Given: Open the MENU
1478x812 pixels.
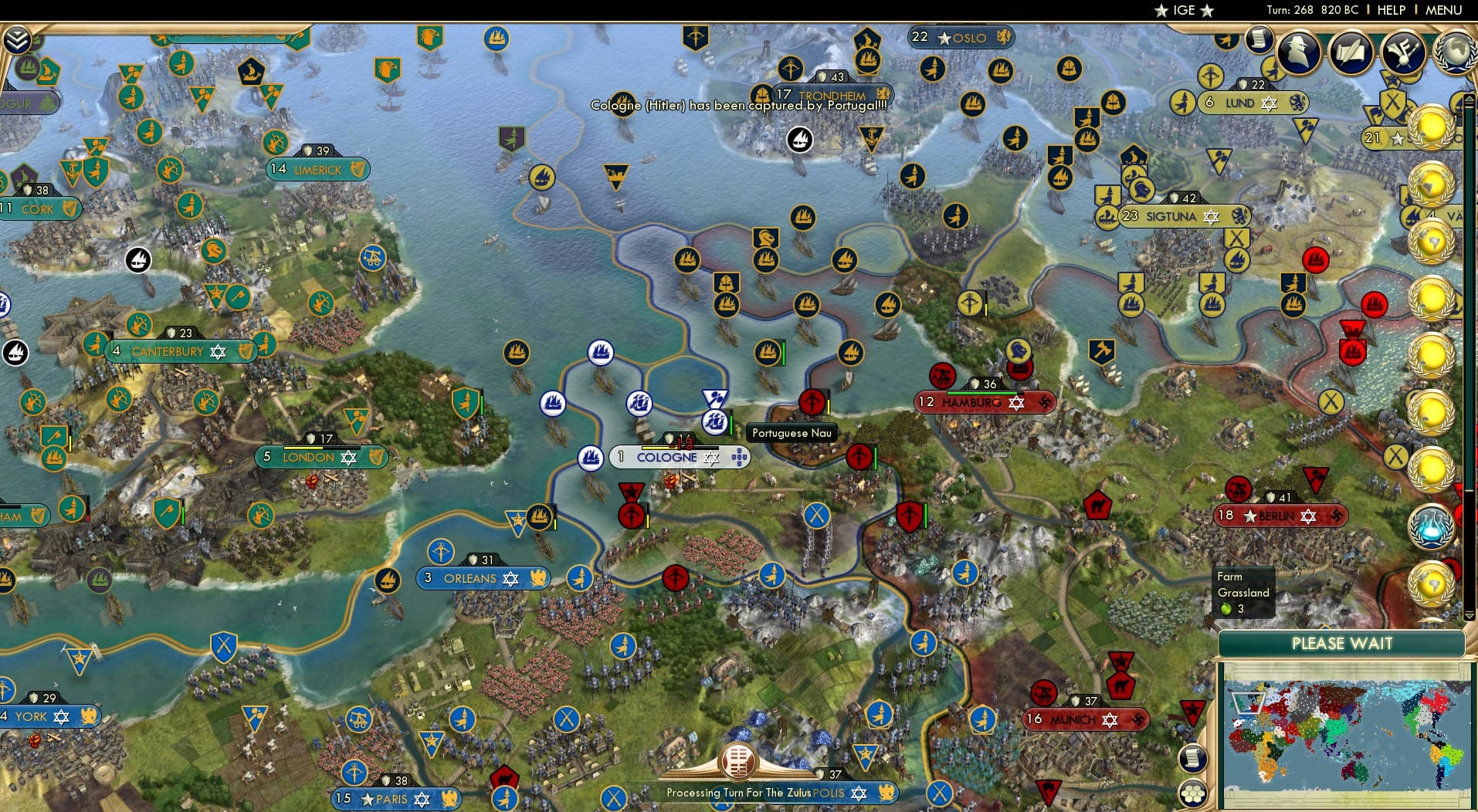Looking at the screenshot, I should (x=1444, y=10).
